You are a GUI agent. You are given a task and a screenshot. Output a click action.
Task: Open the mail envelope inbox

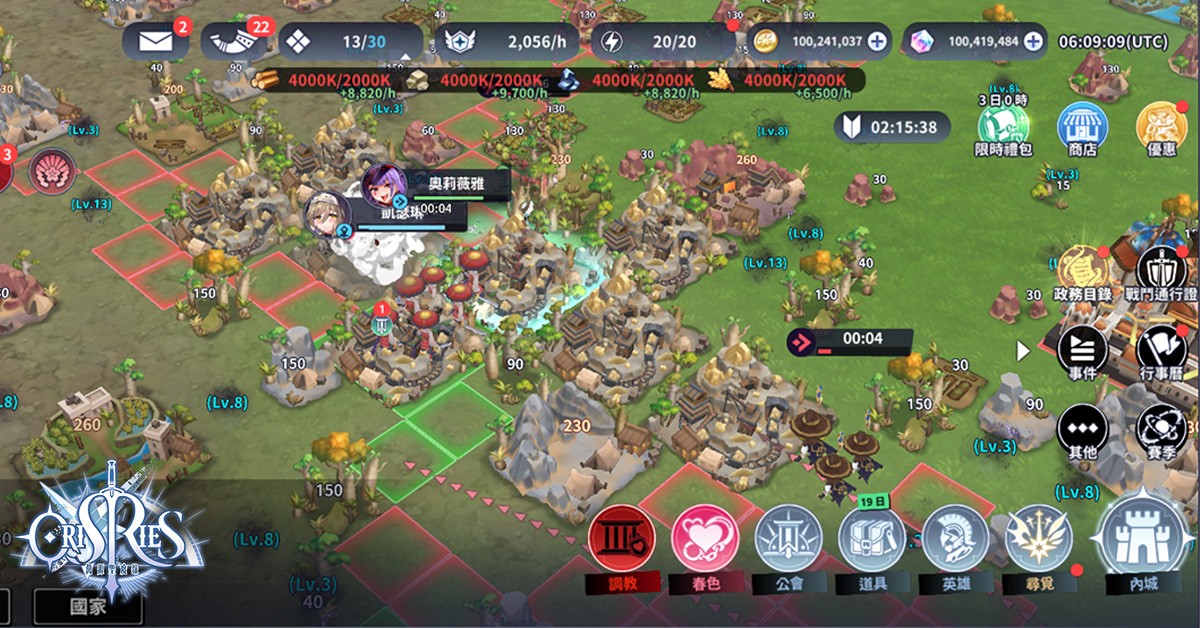tap(155, 42)
